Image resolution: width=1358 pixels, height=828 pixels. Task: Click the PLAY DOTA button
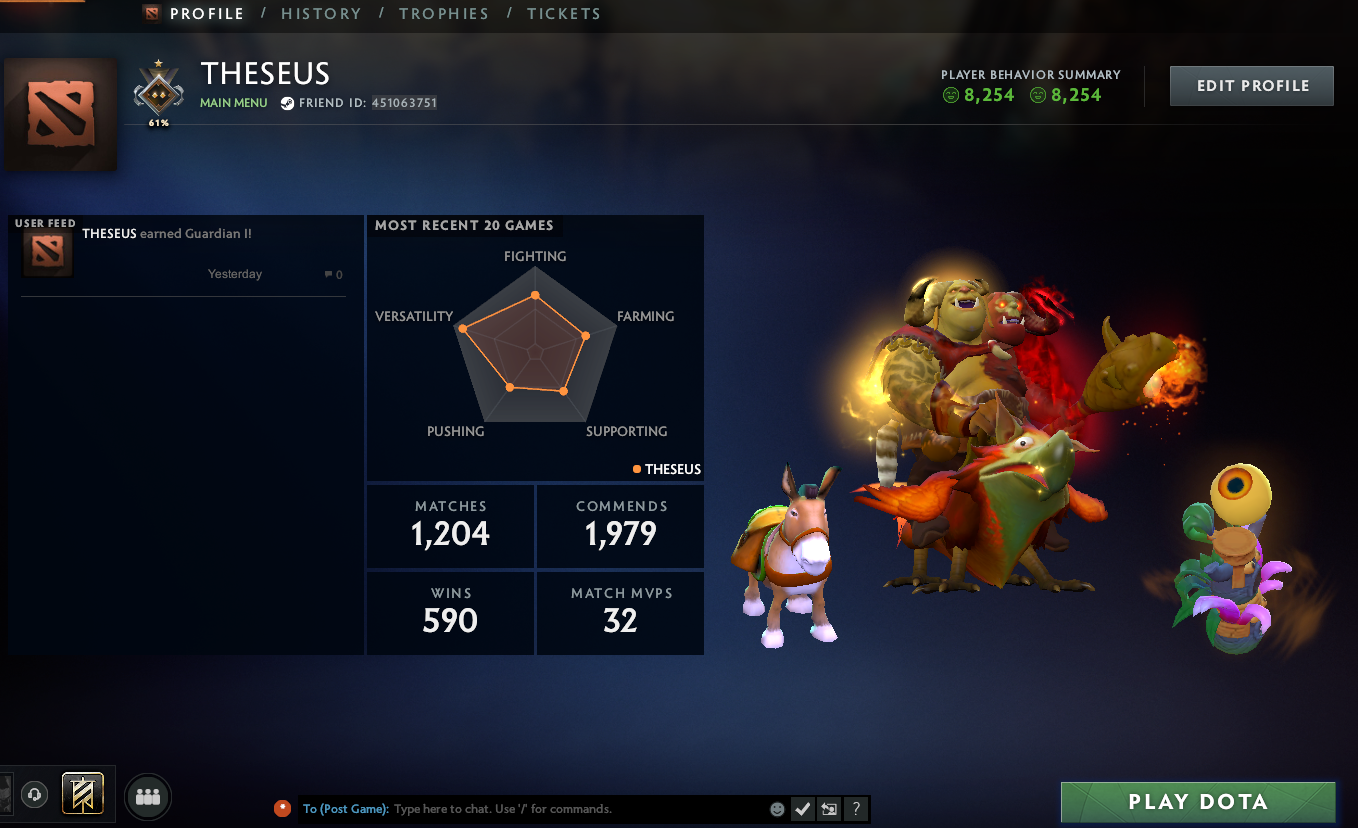(x=1198, y=802)
